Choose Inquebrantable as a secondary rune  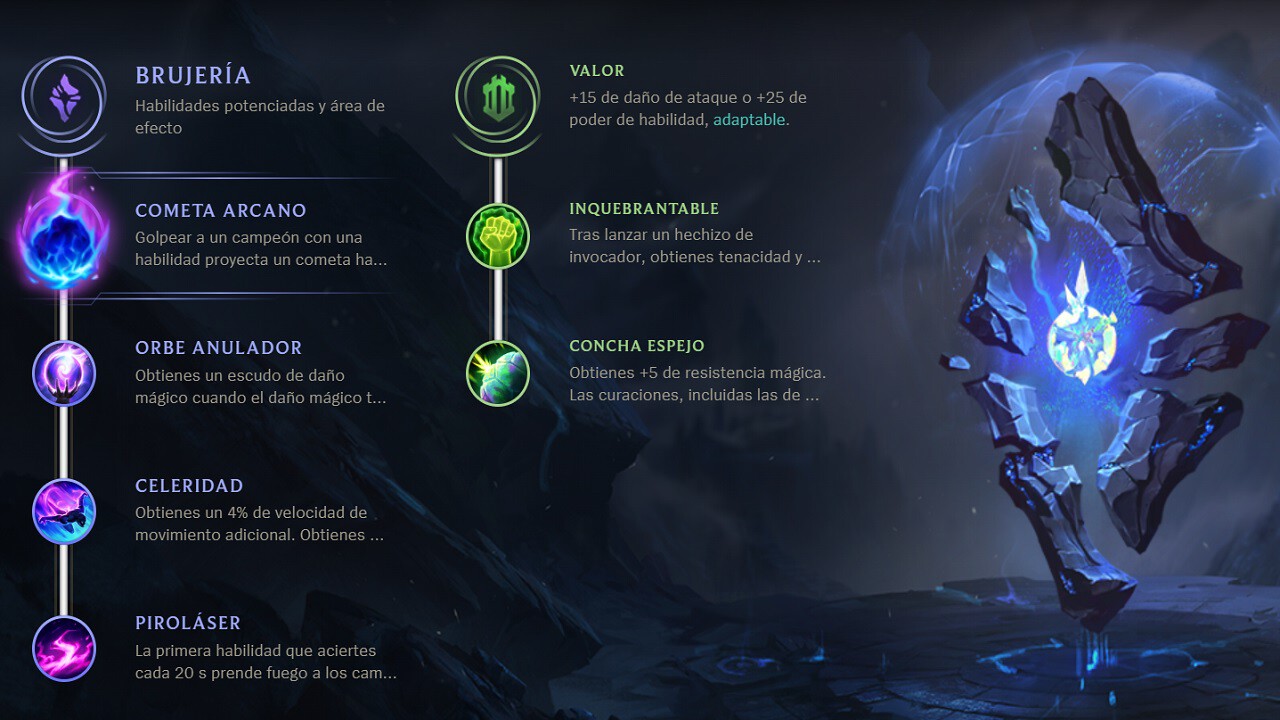[497, 237]
